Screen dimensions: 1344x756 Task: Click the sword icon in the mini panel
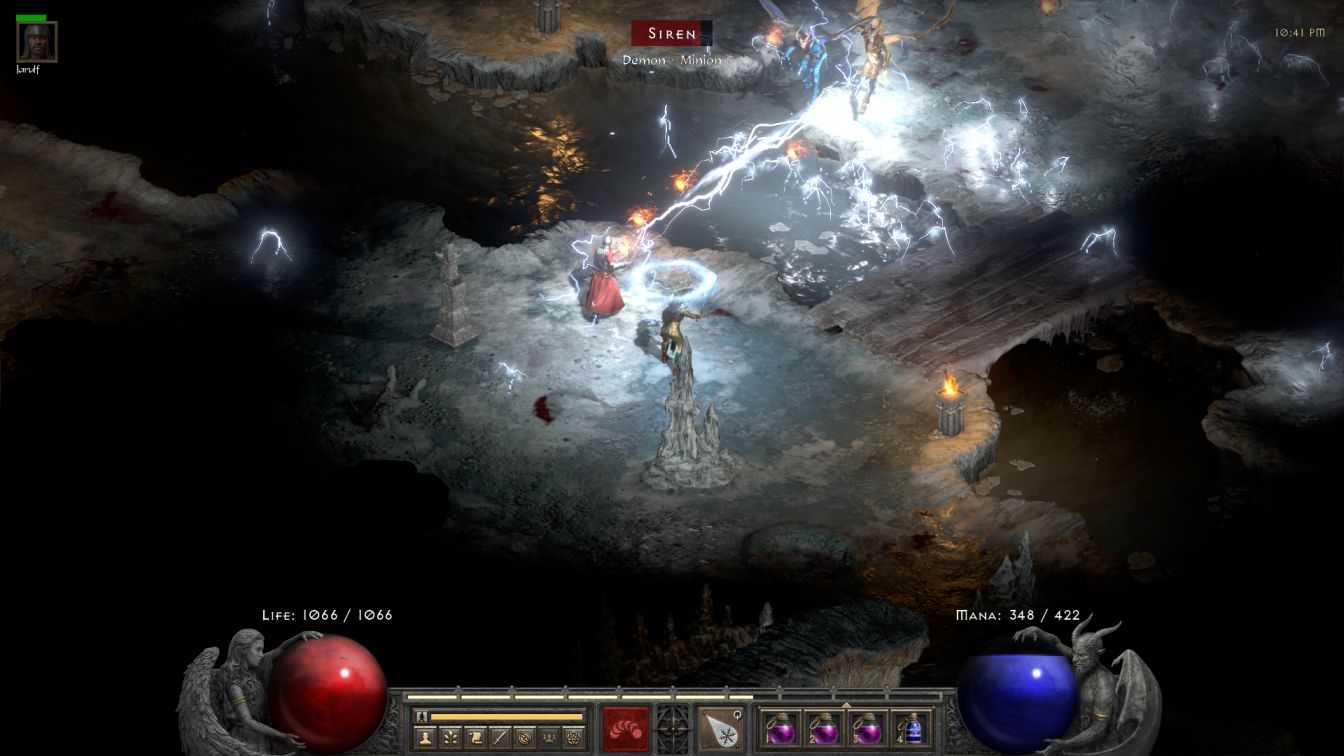[x=499, y=738]
